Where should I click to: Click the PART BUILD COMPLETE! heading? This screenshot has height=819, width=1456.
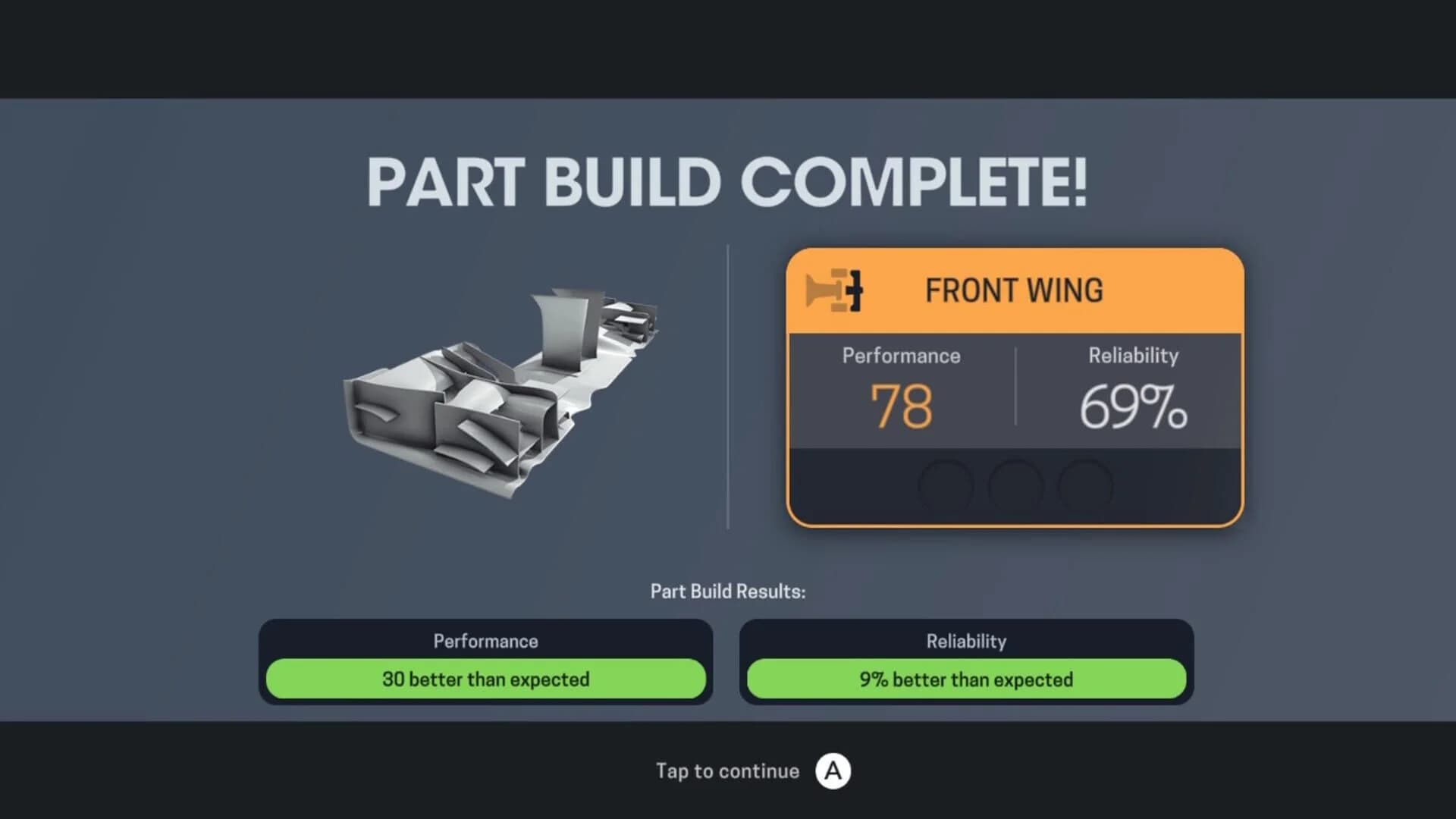pos(726,182)
